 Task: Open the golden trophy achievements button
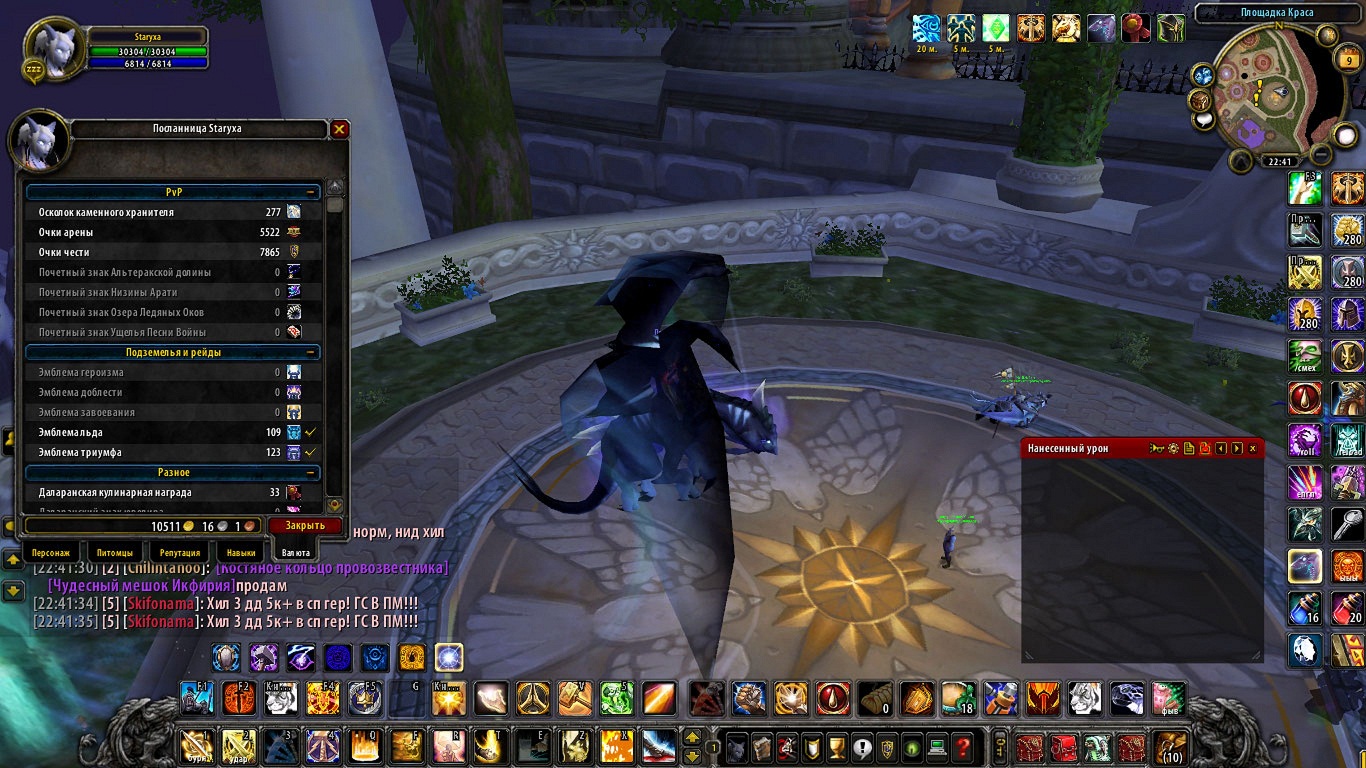(838, 746)
